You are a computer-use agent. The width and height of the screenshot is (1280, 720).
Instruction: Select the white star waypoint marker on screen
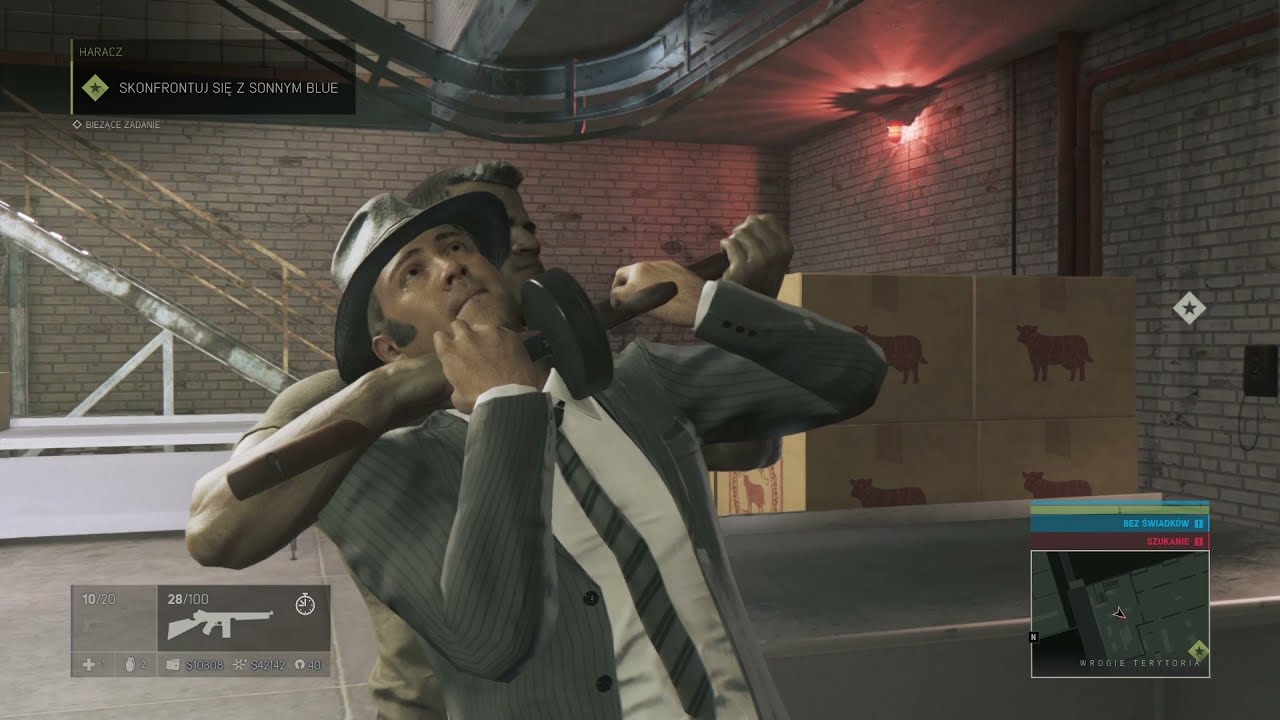(x=1189, y=309)
